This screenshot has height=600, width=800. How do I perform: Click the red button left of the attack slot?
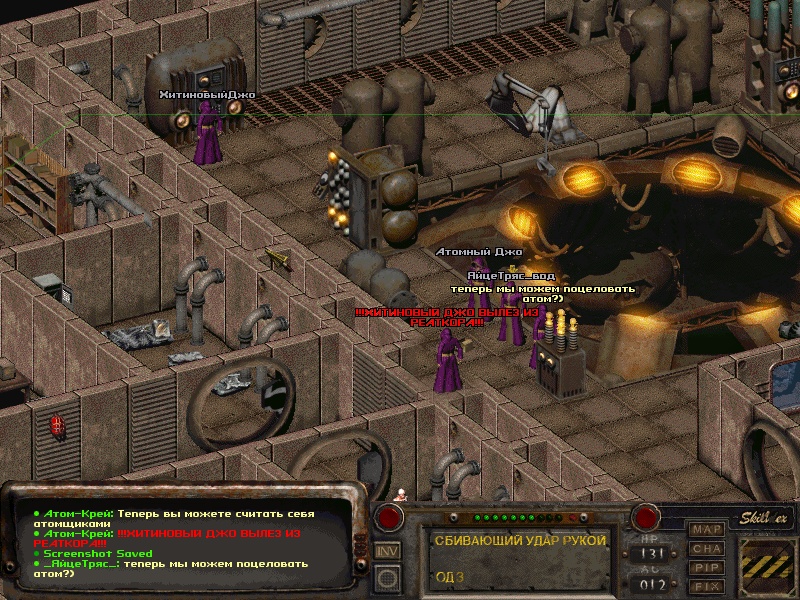click(x=389, y=518)
